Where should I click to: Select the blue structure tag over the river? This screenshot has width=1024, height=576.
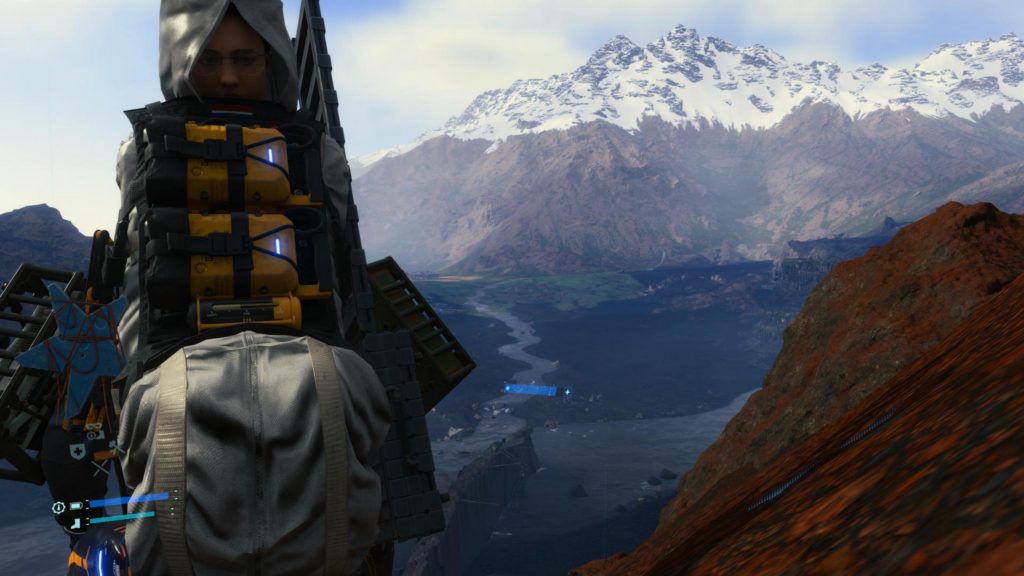[530, 389]
